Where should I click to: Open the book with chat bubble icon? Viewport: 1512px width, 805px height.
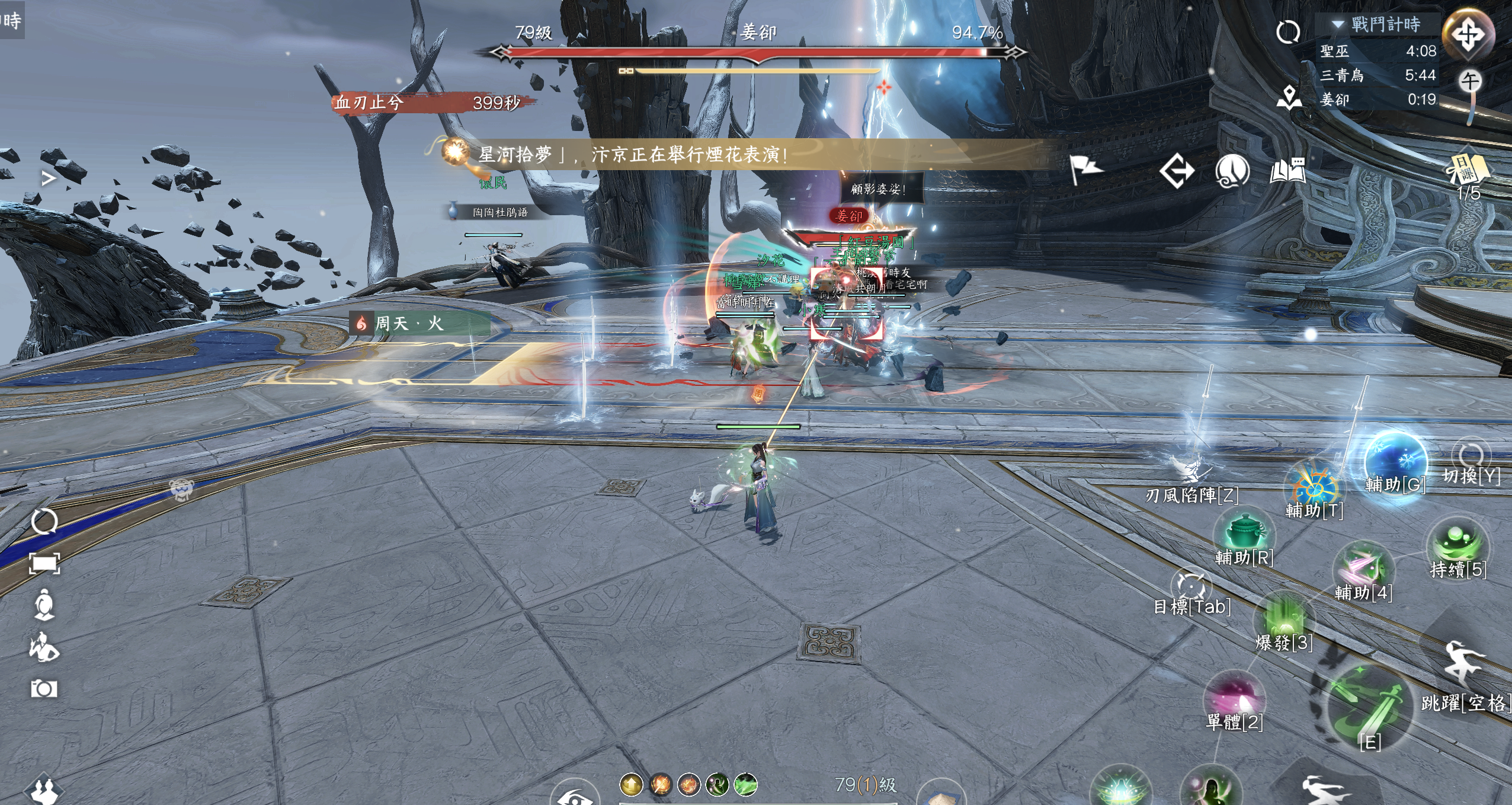pyautogui.click(x=1287, y=171)
